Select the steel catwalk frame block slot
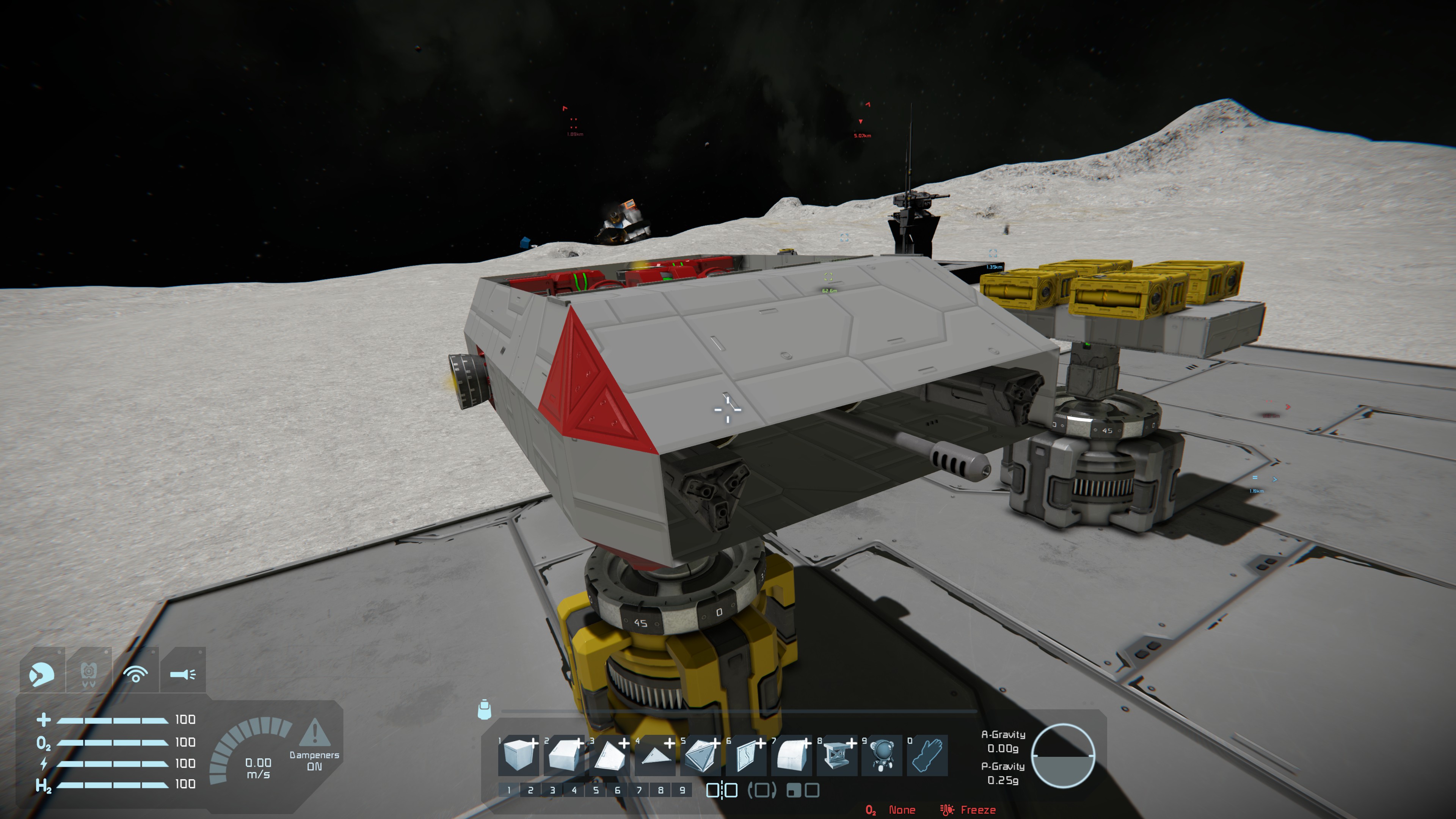The image size is (1456, 819). pos(836,755)
